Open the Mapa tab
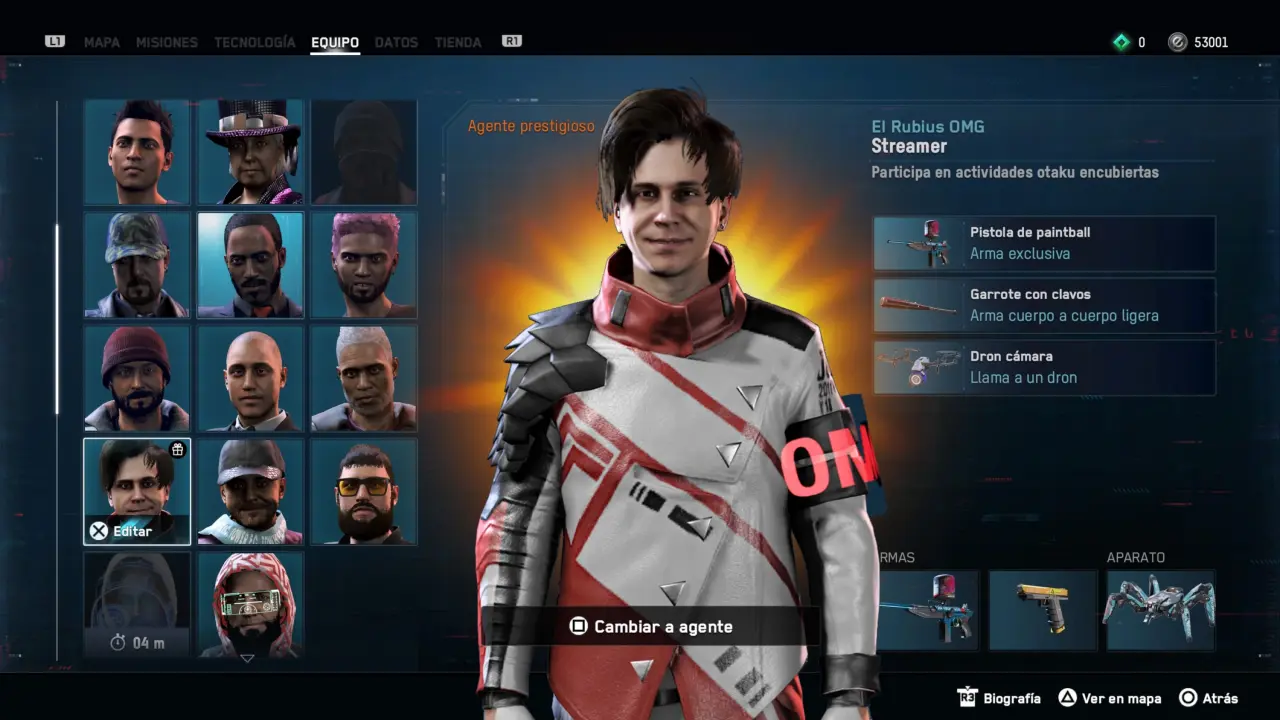 [x=102, y=42]
